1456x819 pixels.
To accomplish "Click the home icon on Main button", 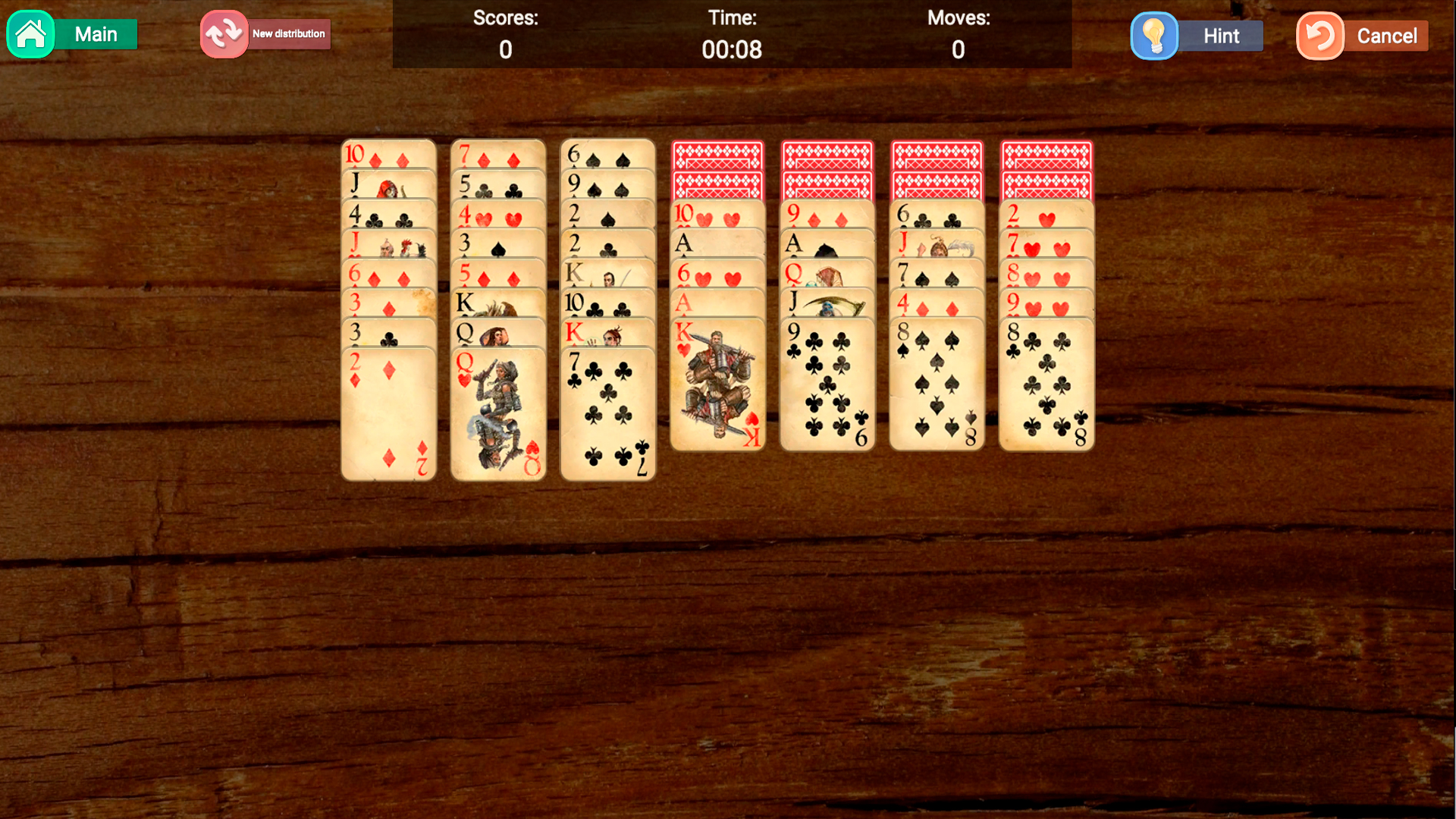I will click(30, 34).
